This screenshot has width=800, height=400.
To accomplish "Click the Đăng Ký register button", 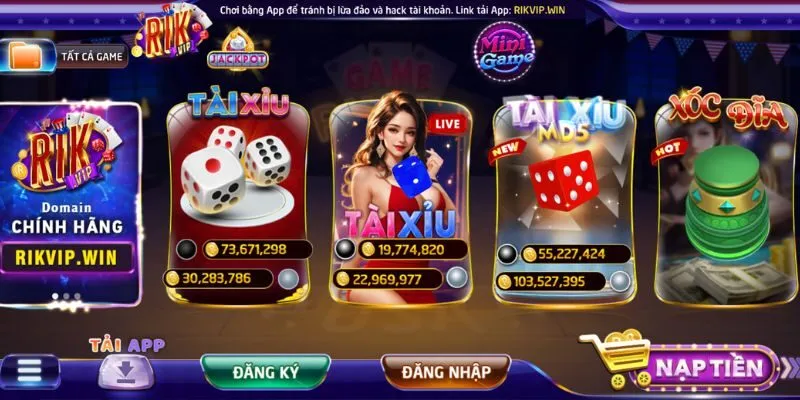I will coord(265,371).
